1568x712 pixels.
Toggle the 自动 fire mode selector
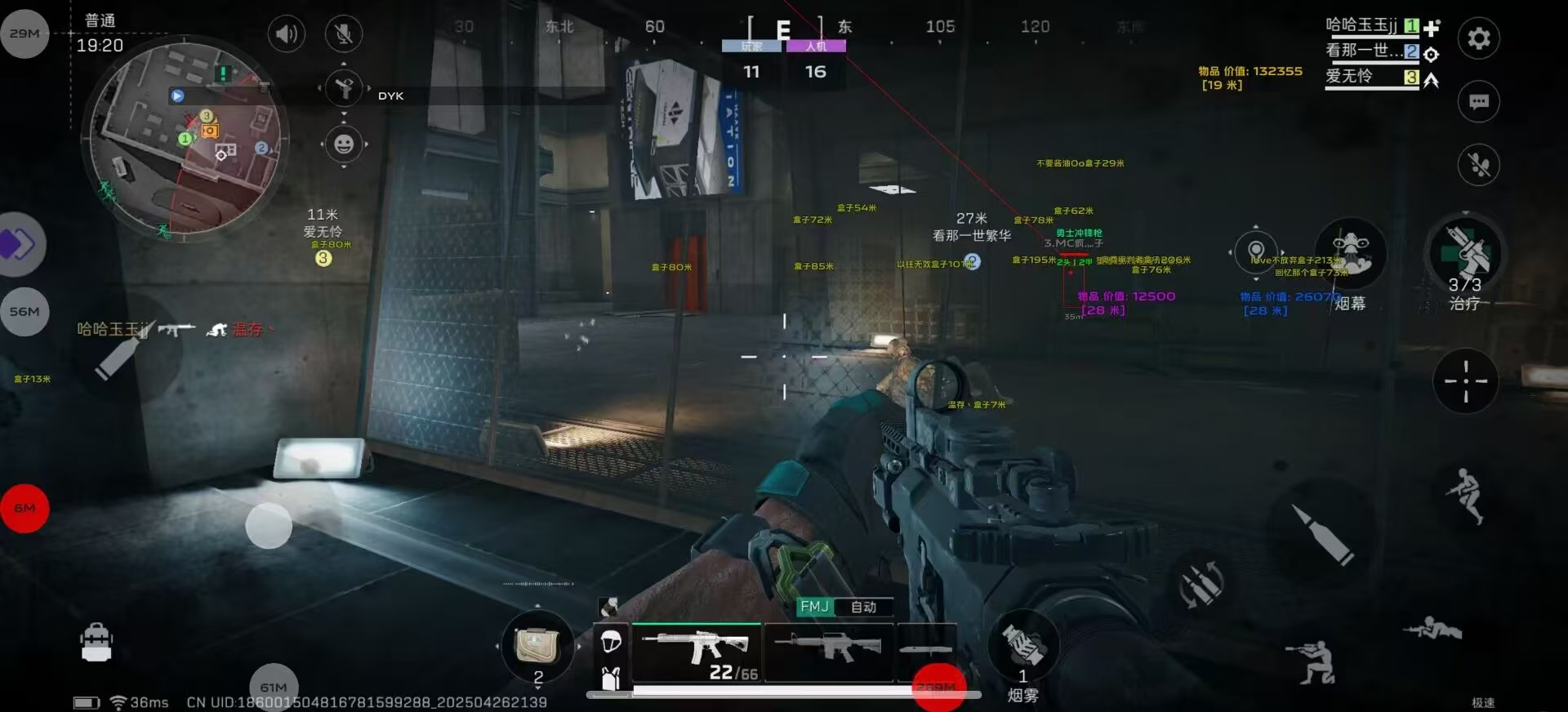tap(862, 607)
